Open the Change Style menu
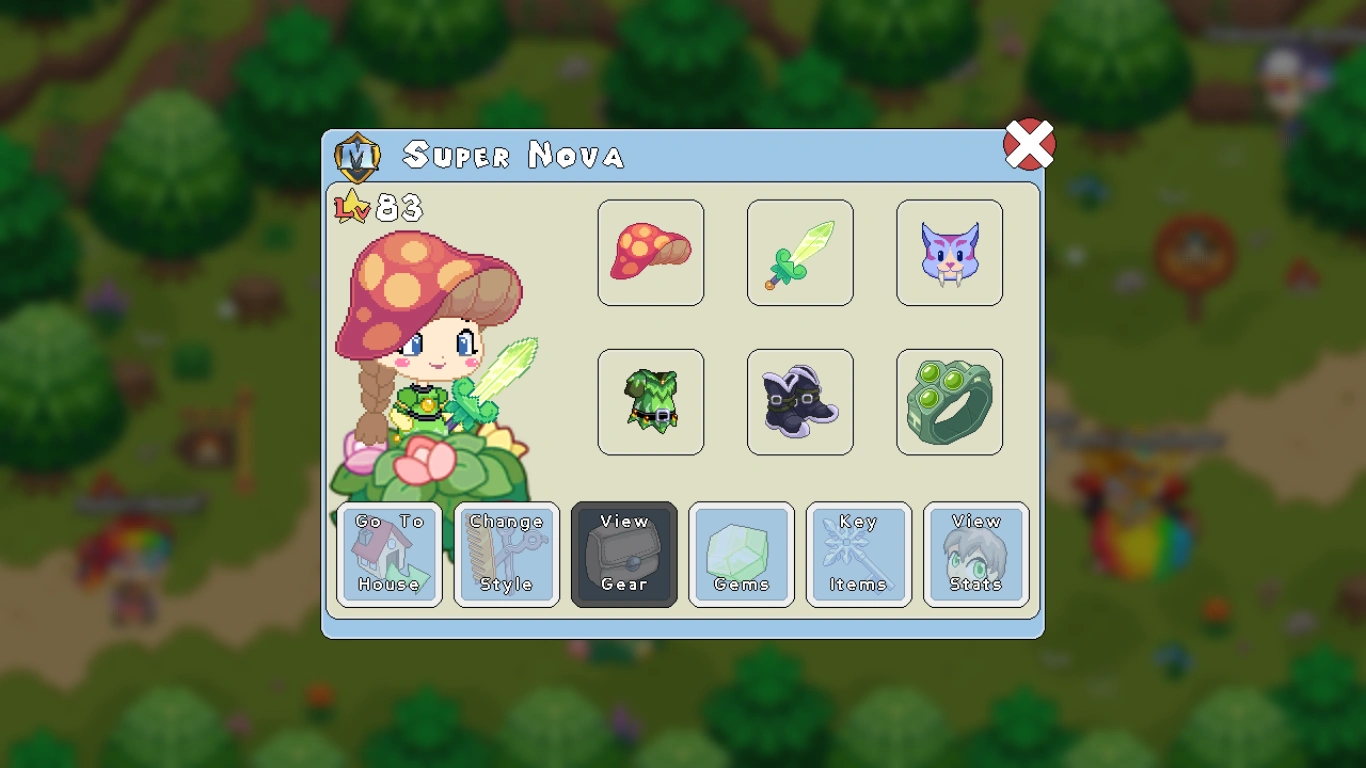This screenshot has height=768, width=1366. (506, 554)
